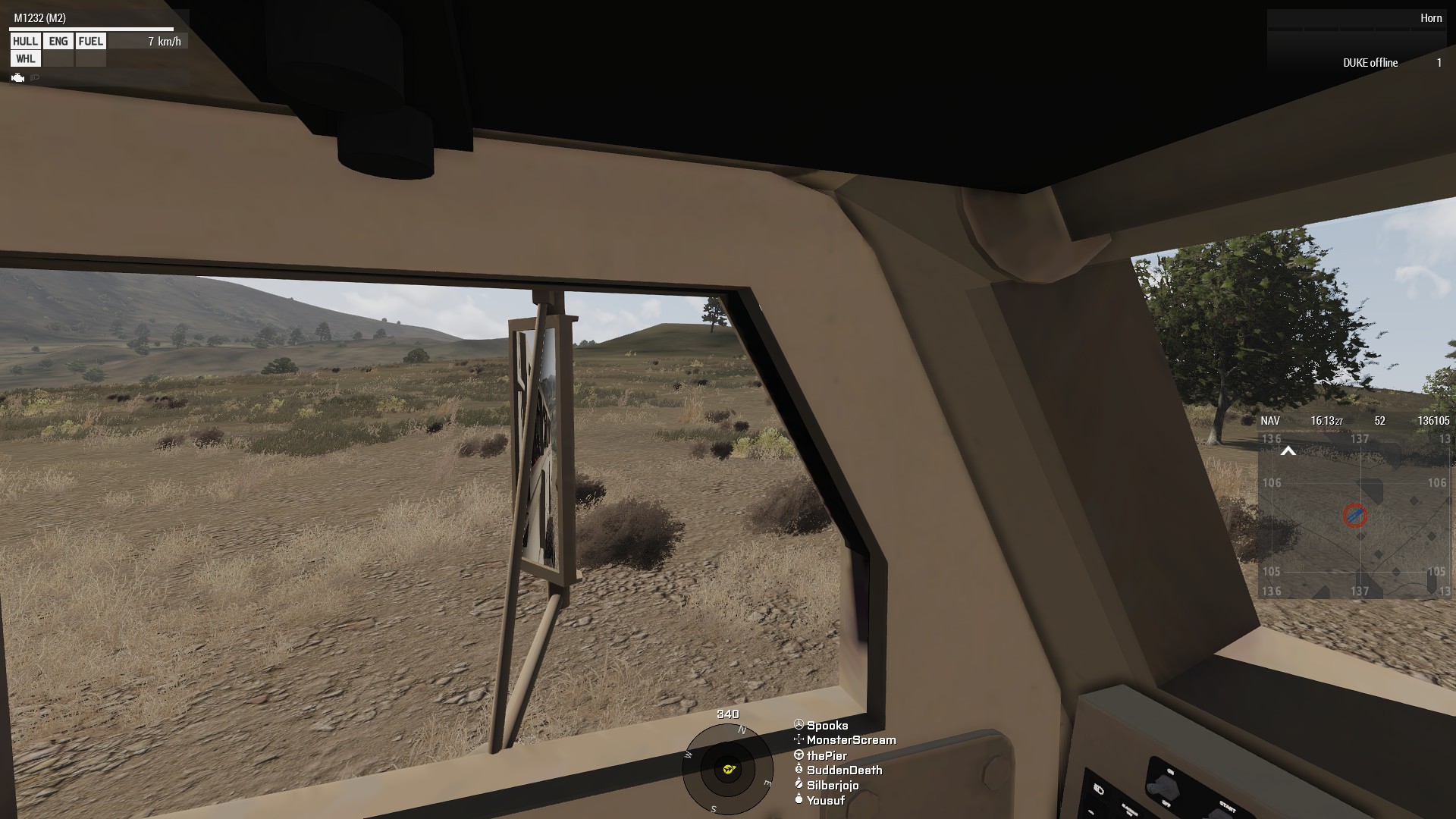Click the ENG status indicator
The width and height of the screenshot is (1456, 819).
click(x=58, y=42)
